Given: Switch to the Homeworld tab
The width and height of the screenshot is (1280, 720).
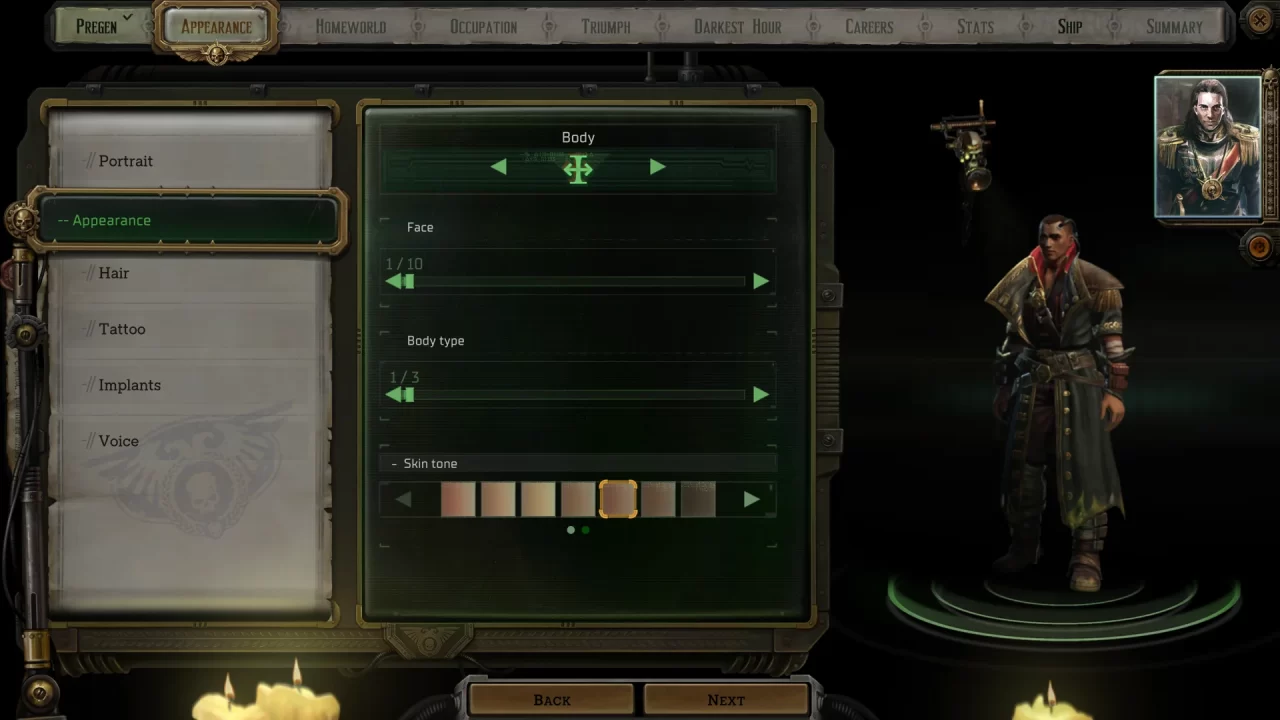Looking at the screenshot, I should point(350,26).
